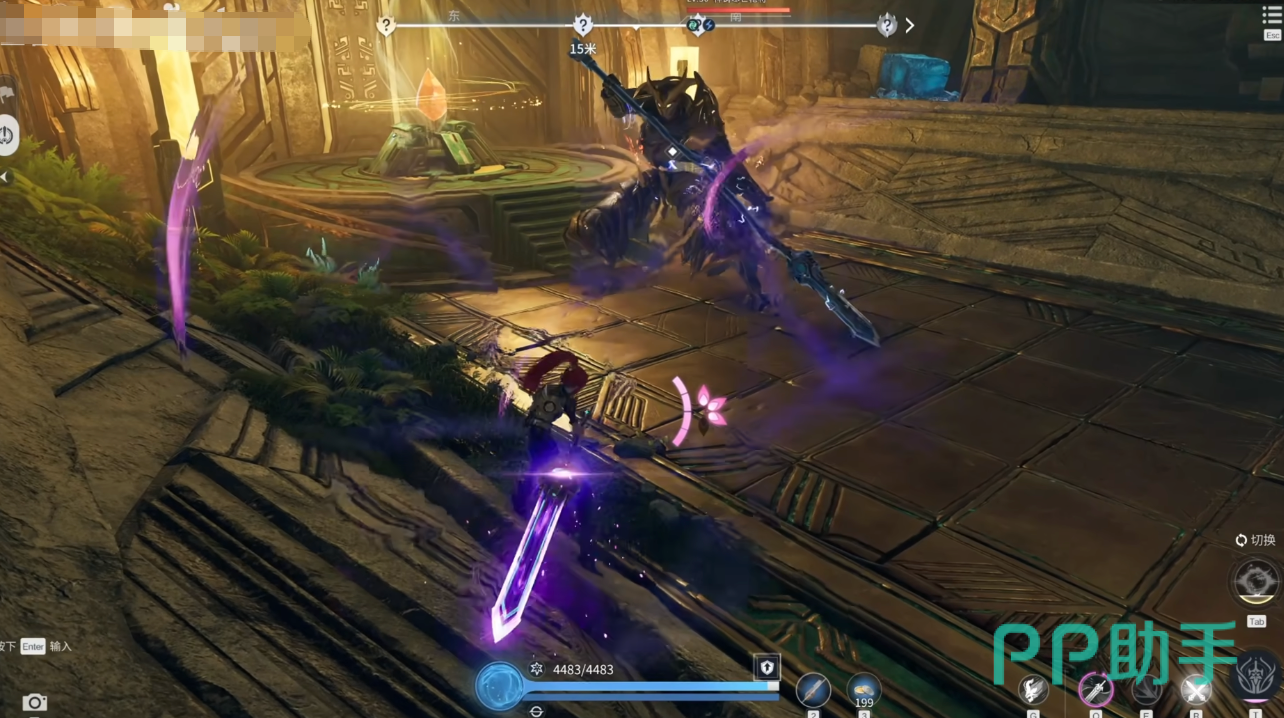The image size is (1284, 718).
Task: Open the camera photo mode icon
Action: [35, 702]
